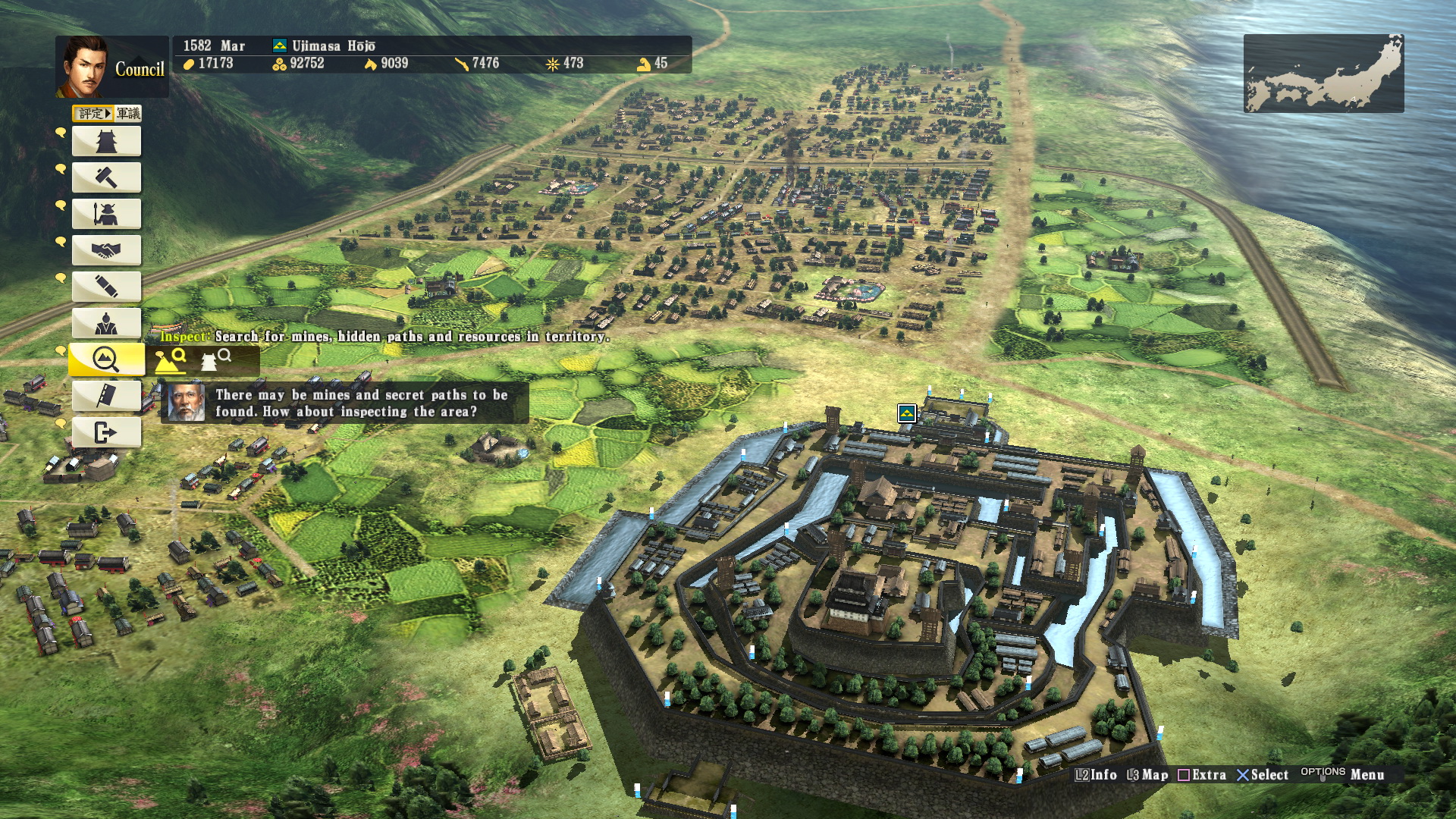Open the samurai military menu button
This screenshot has width=1456, height=819.
tap(106, 214)
